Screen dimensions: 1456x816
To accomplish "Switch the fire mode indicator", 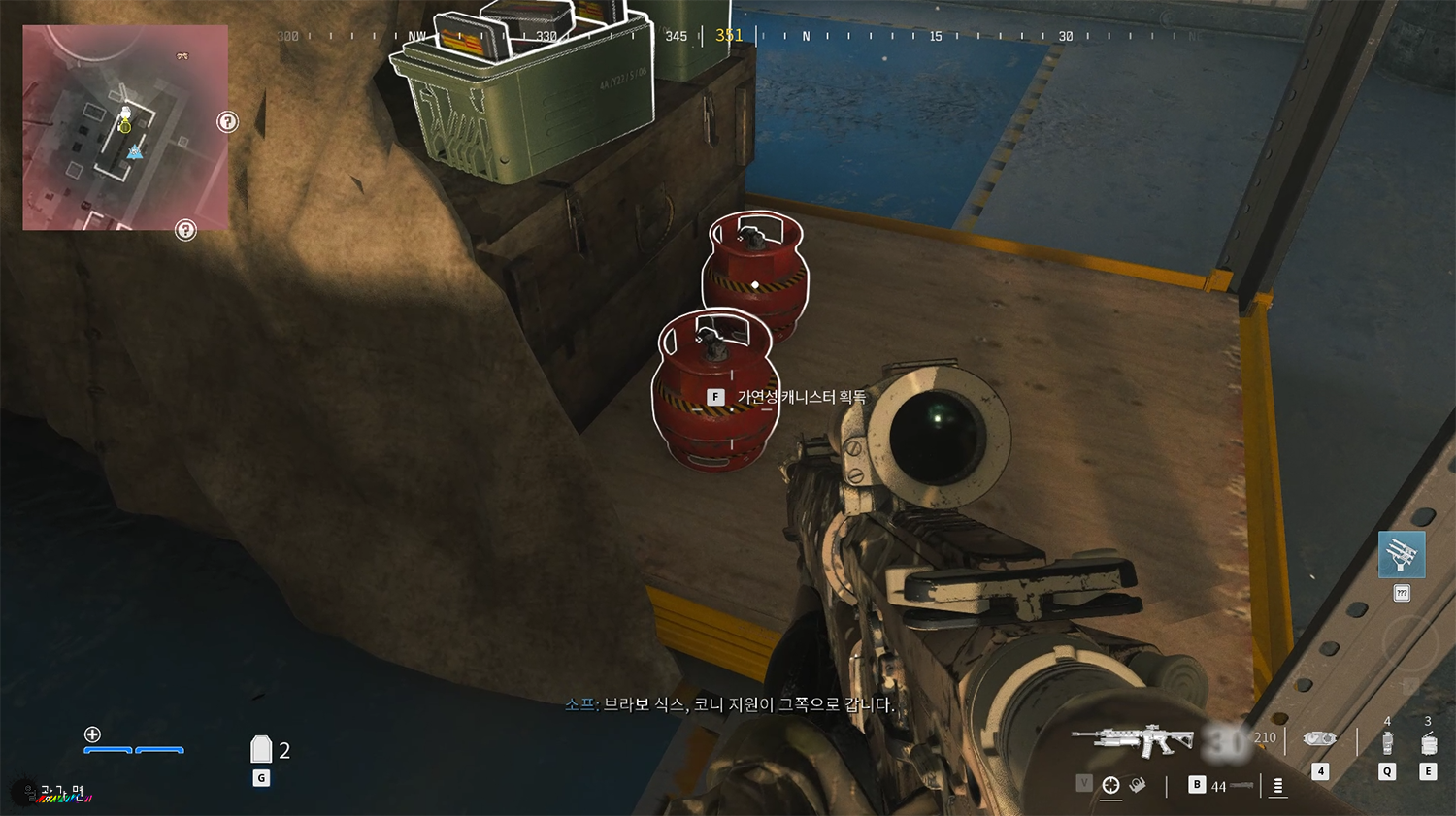I will tap(1277, 786).
